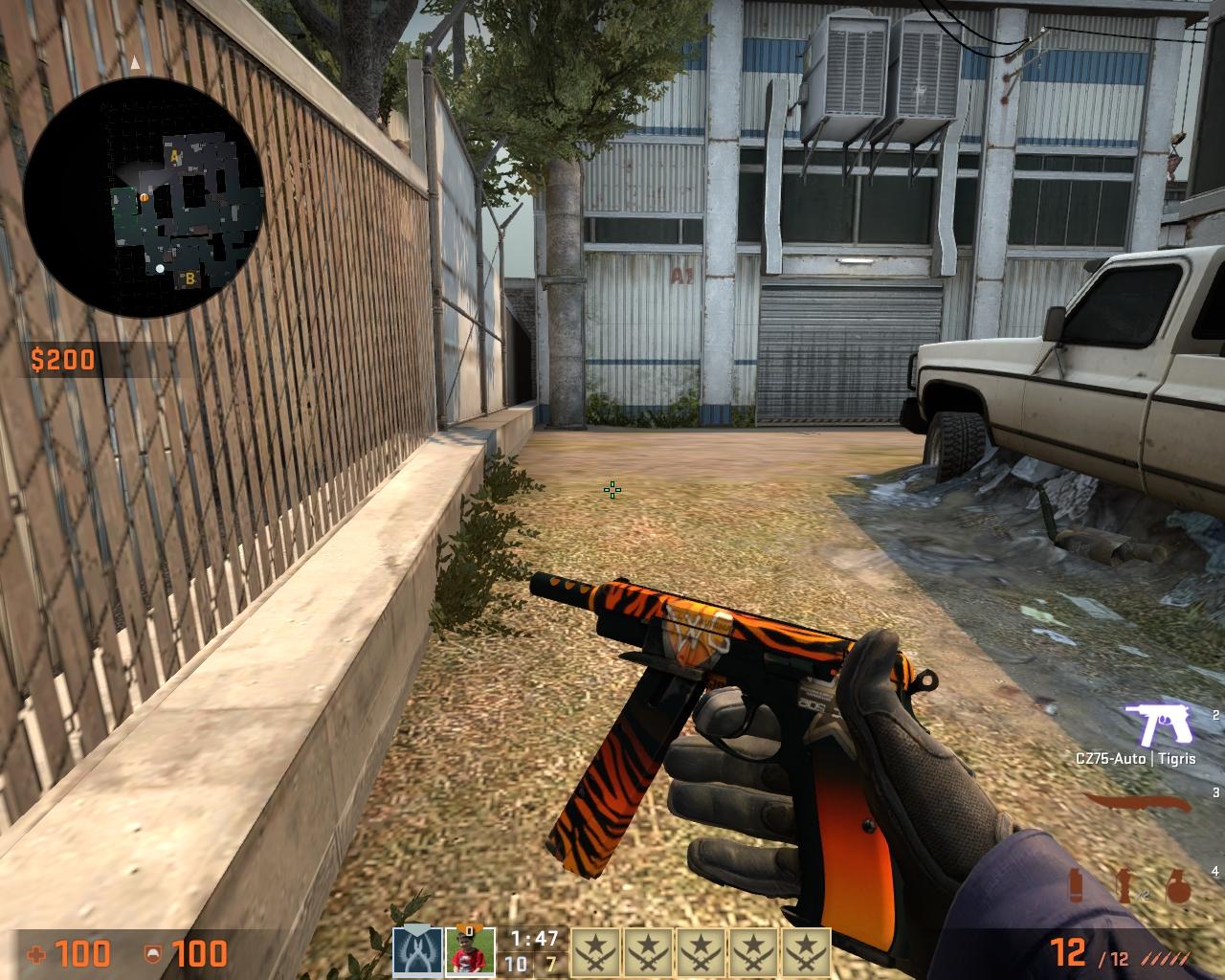Select the flashbang icon showing x2 count
Viewport: 1225px width, 980px height.
pyautogui.click(x=1124, y=884)
